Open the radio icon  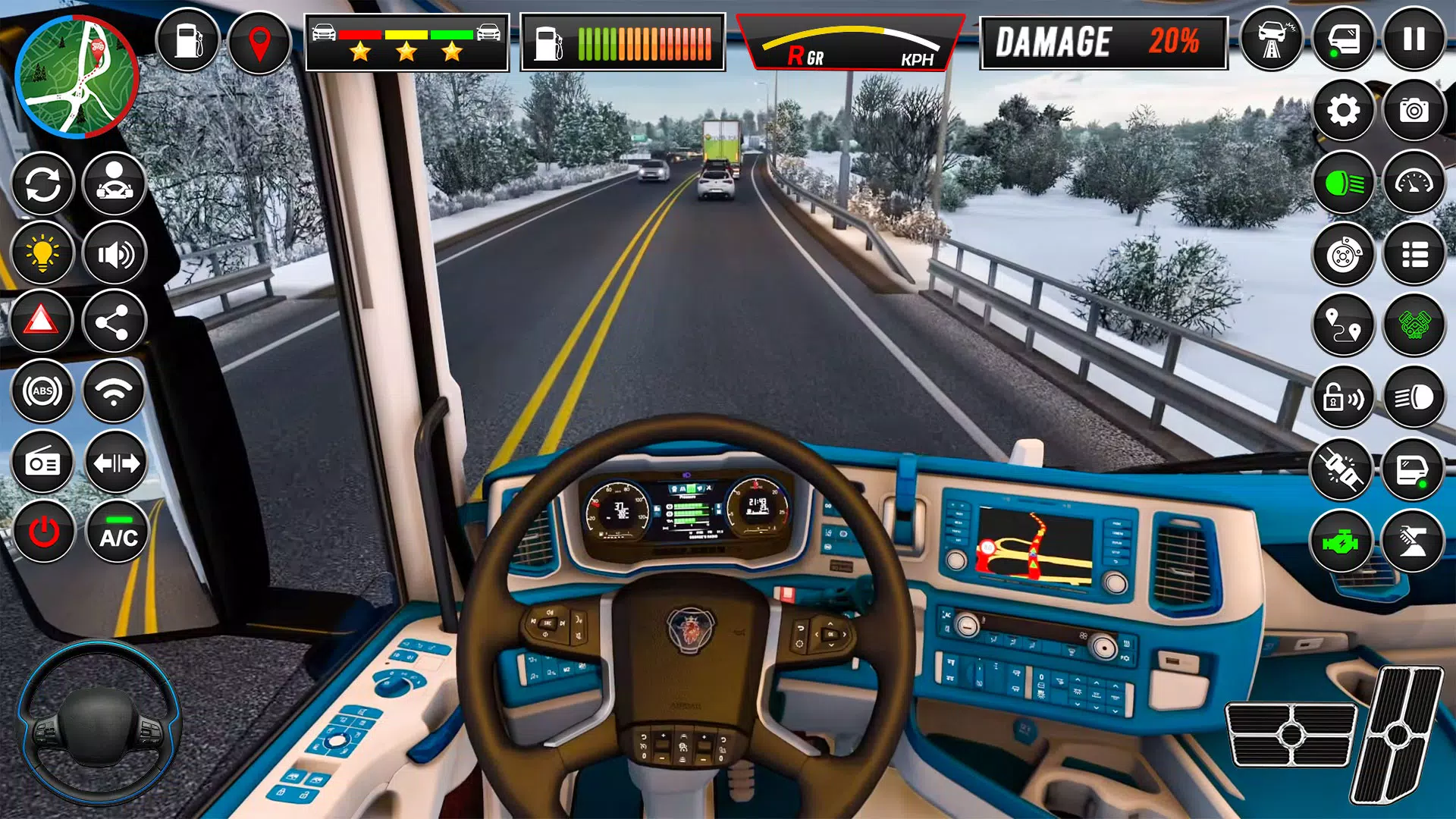click(42, 461)
